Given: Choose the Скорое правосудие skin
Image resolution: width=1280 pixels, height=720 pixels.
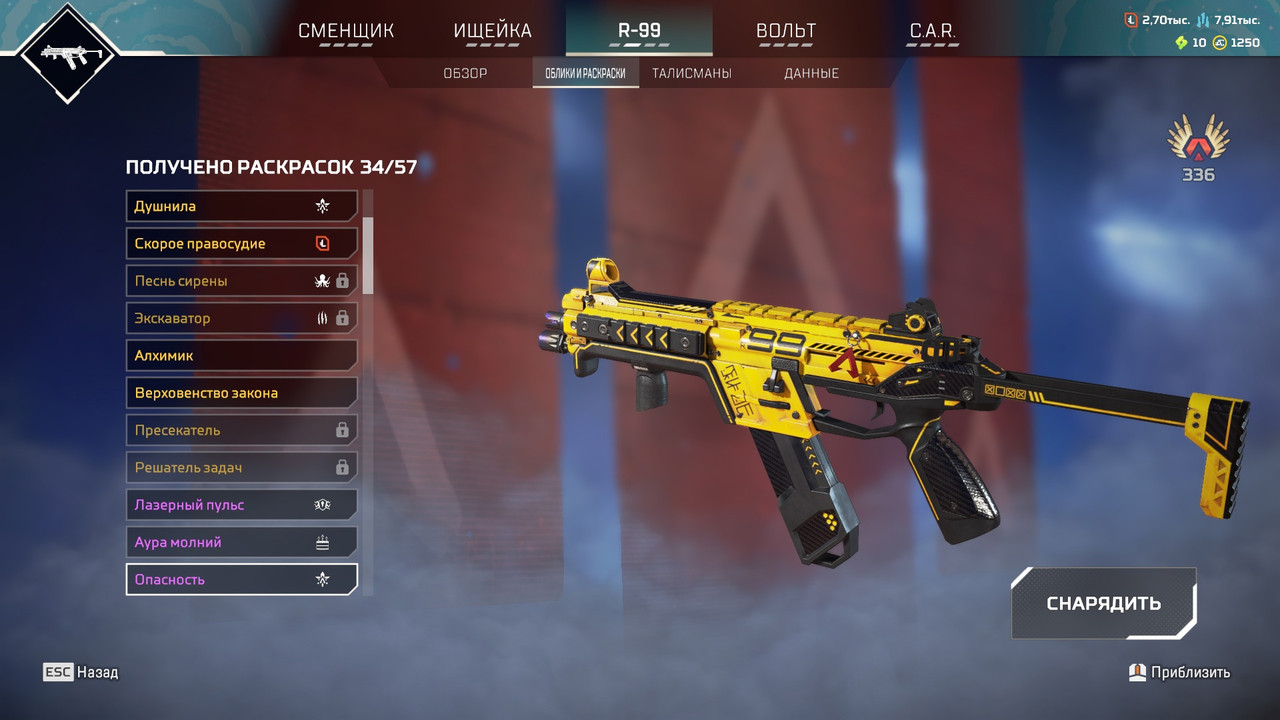Looking at the screenshot, I should pyautogui.click(x=242, y=243).
